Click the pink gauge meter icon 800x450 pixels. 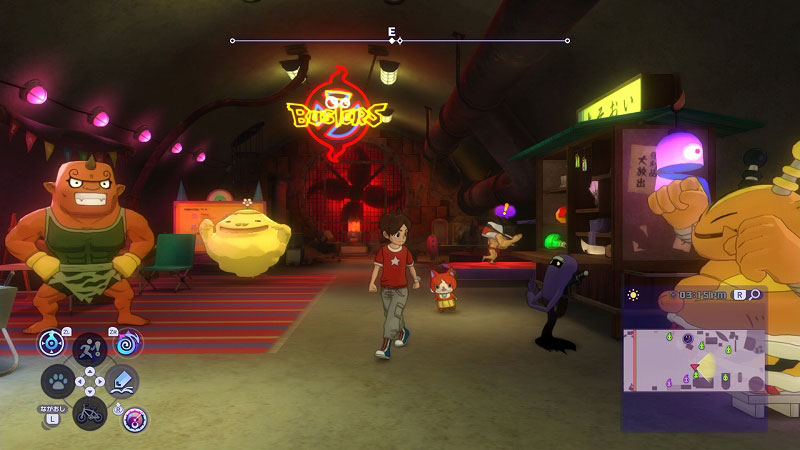[x=135, y=419]
